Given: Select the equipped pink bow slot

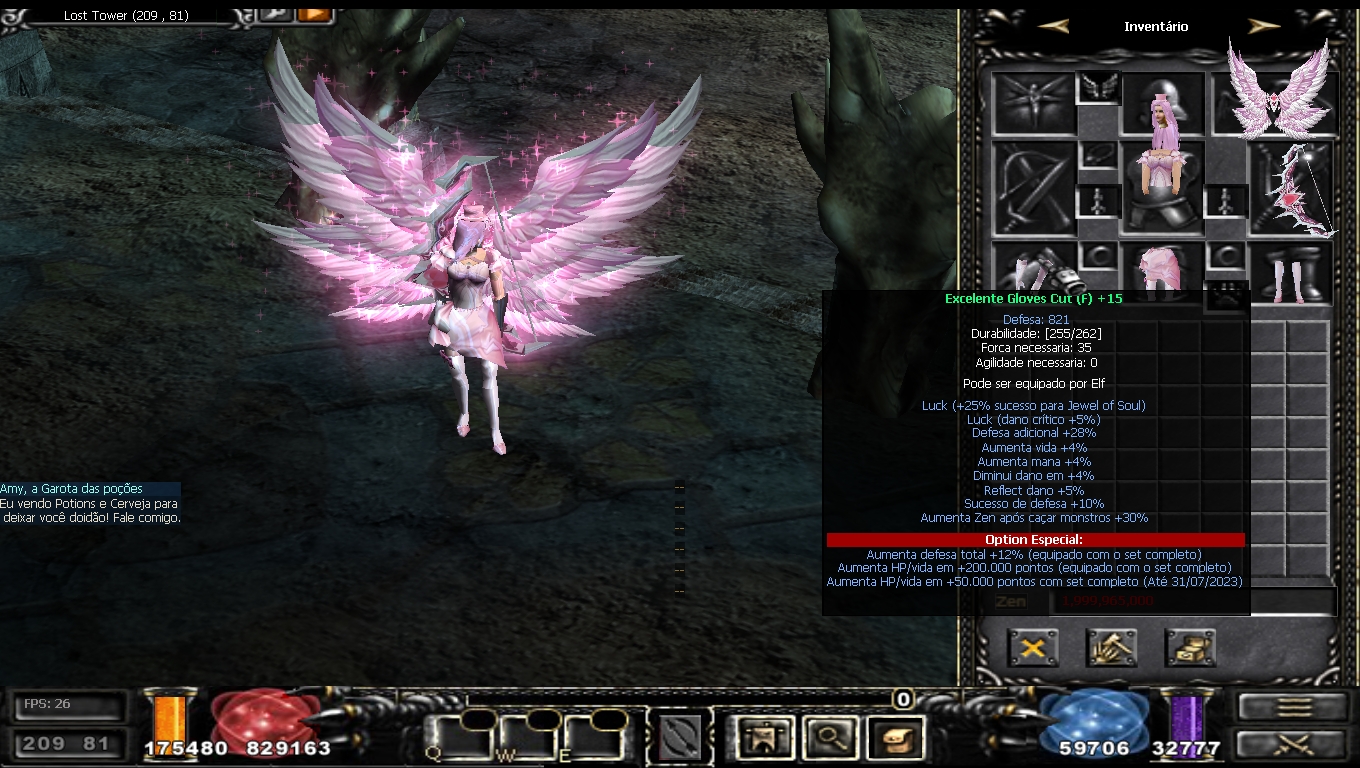Looking at the screenshot, I should click(x=1296, y=190).
